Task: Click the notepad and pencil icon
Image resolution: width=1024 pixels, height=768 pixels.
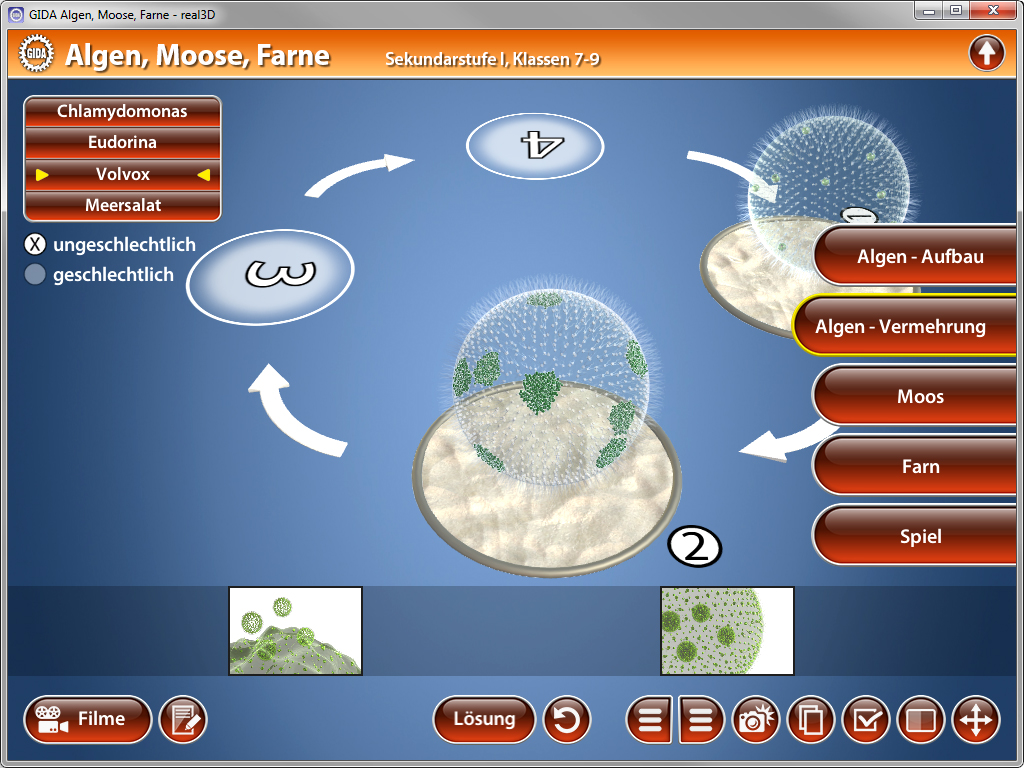Action: point(183,720)
